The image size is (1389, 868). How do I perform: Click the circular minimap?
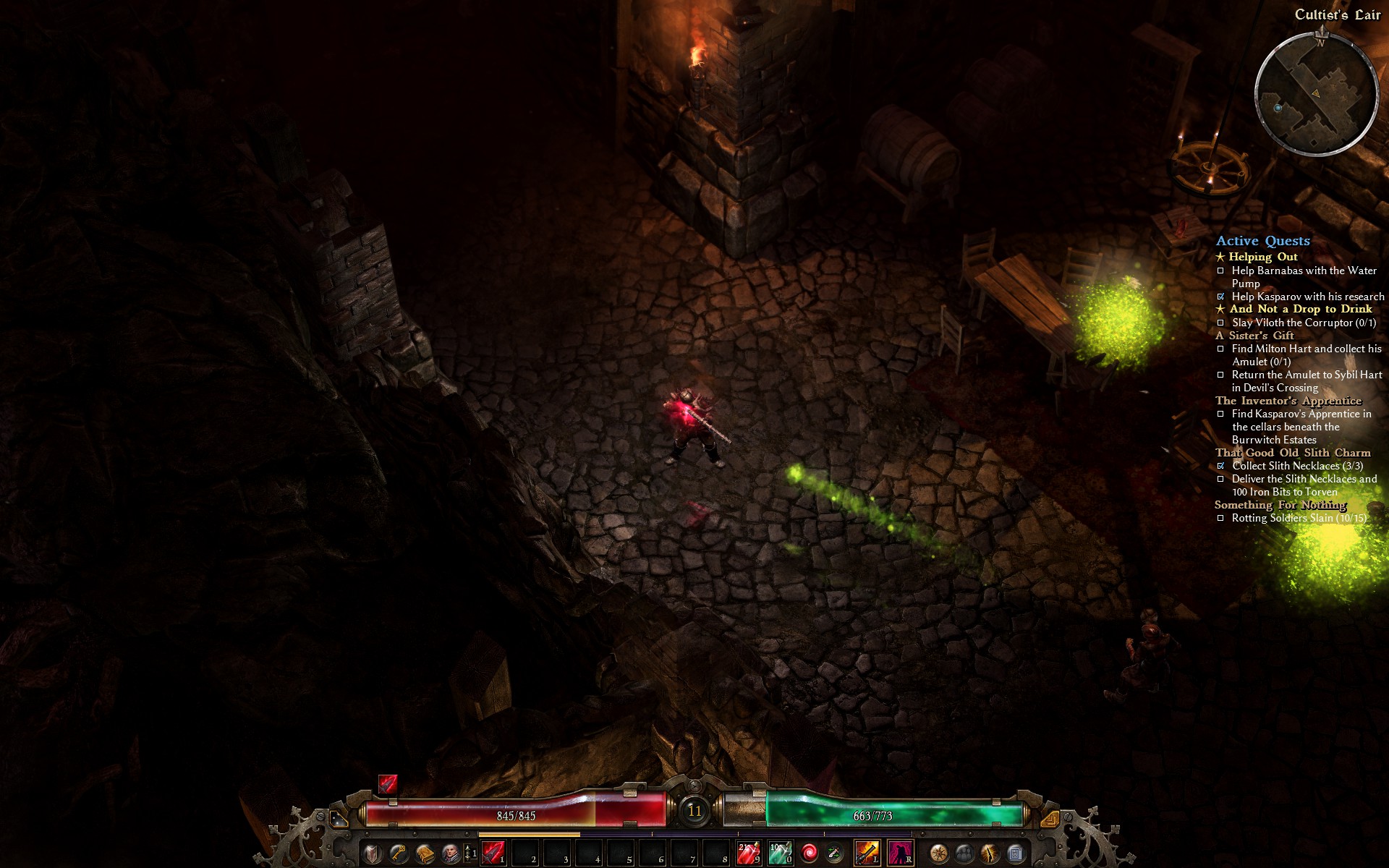point(1316,94)
